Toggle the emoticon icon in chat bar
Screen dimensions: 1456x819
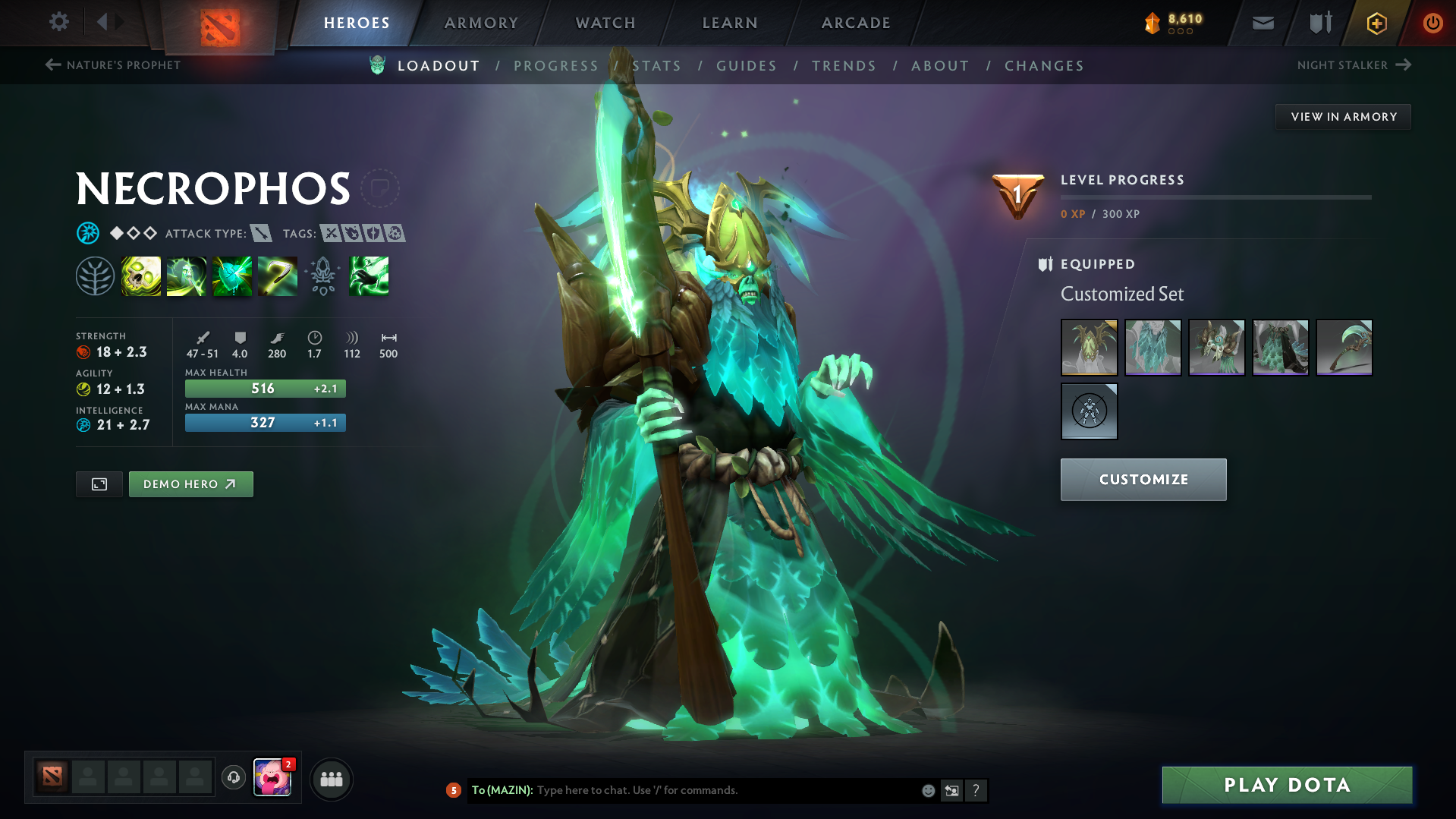tap(927, 790)
